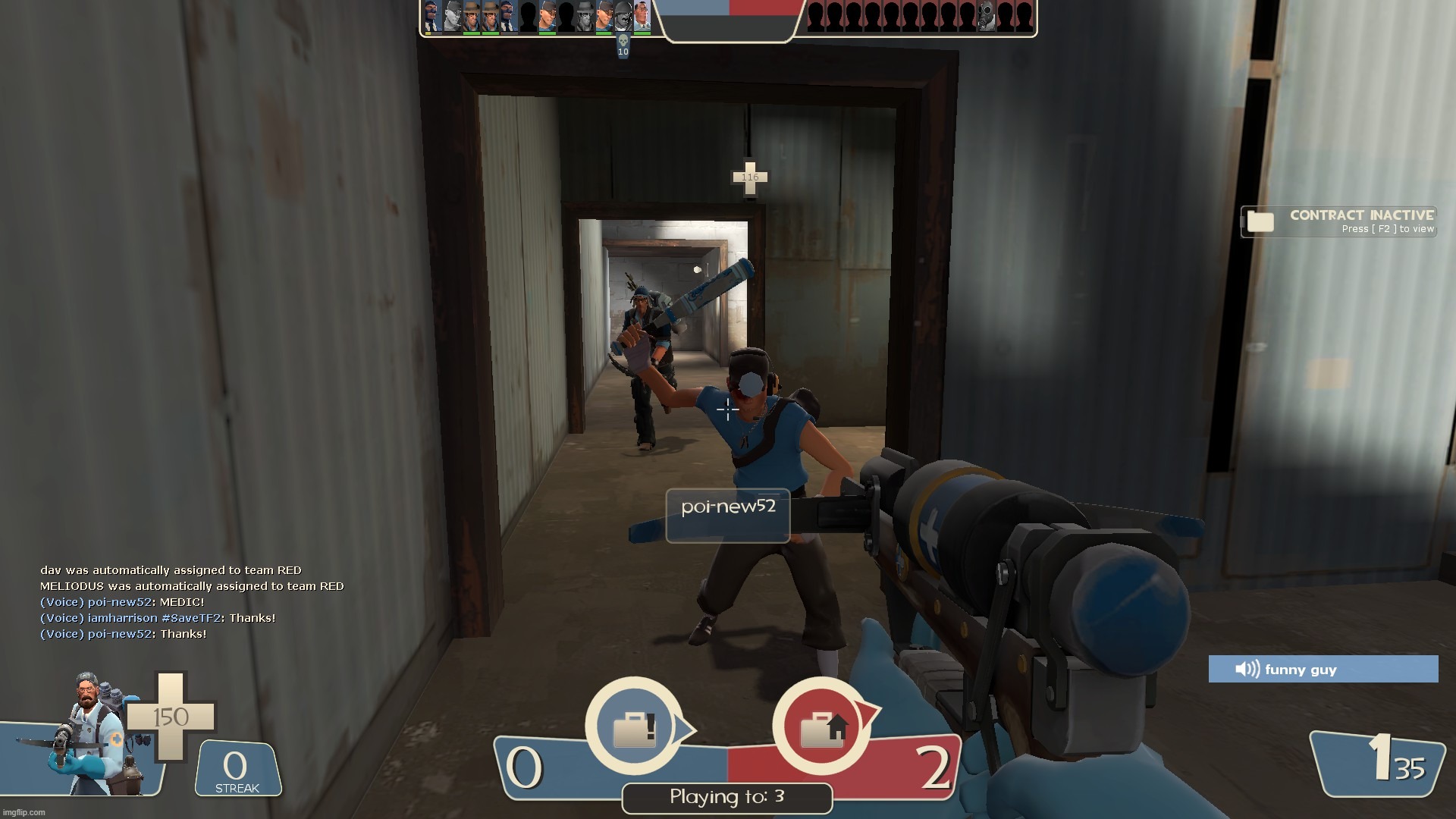Click the Playing to: 3 banner
This screenshot has width=1456, height=819.
(x=726, y=797)
